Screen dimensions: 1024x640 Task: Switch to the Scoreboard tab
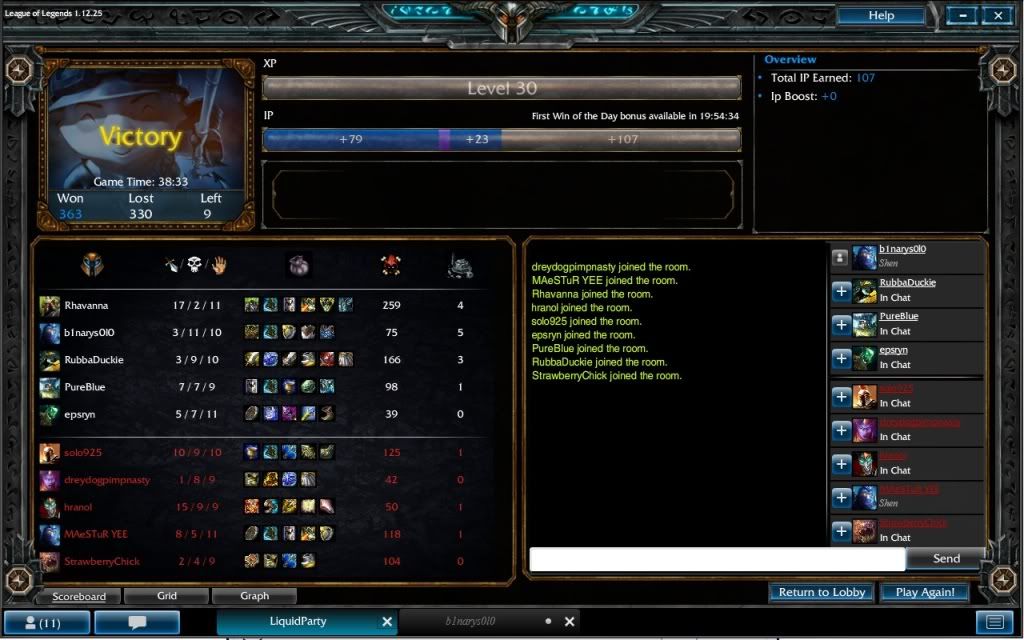(78, 596)
